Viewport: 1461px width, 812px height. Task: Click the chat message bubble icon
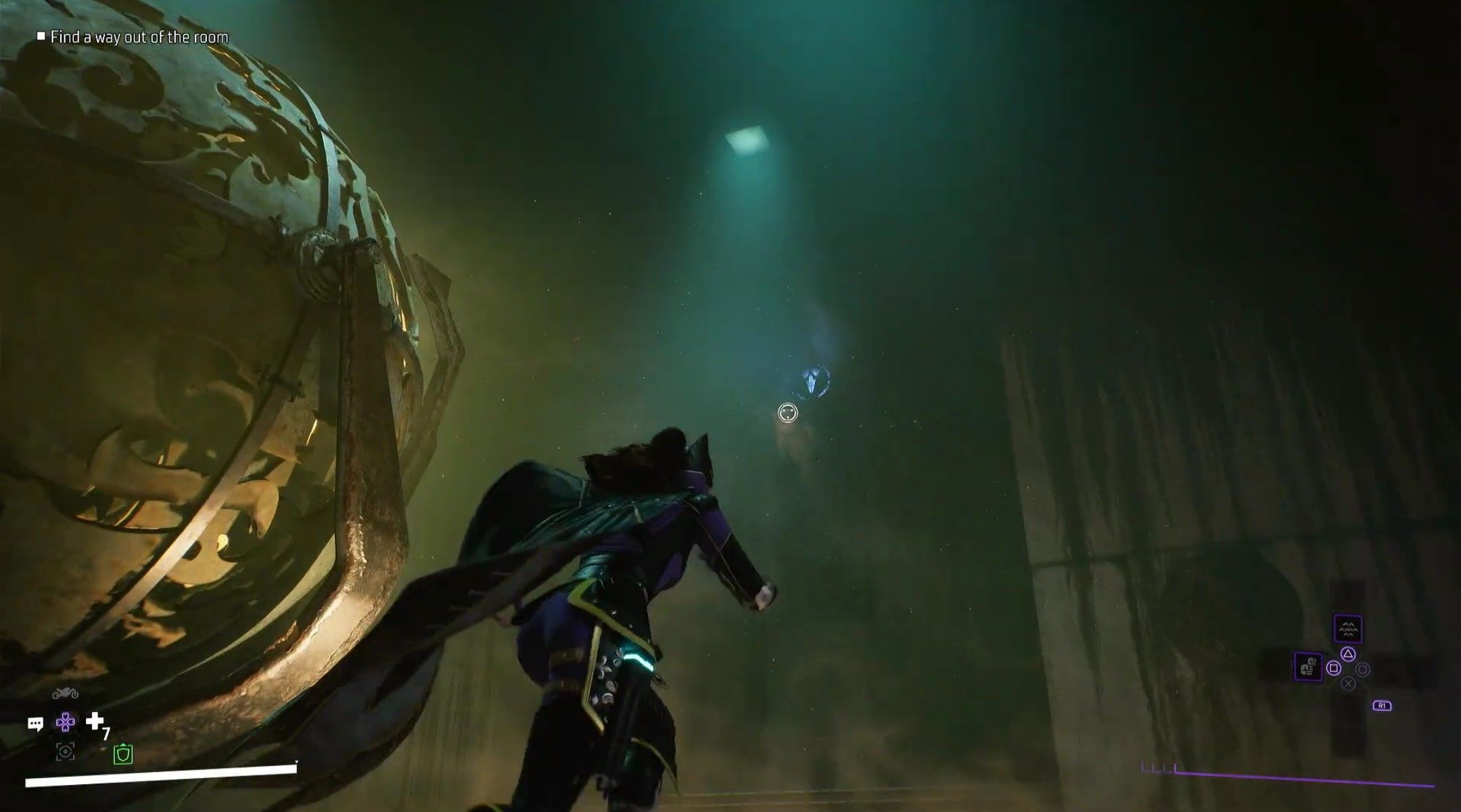pos(37,724)
